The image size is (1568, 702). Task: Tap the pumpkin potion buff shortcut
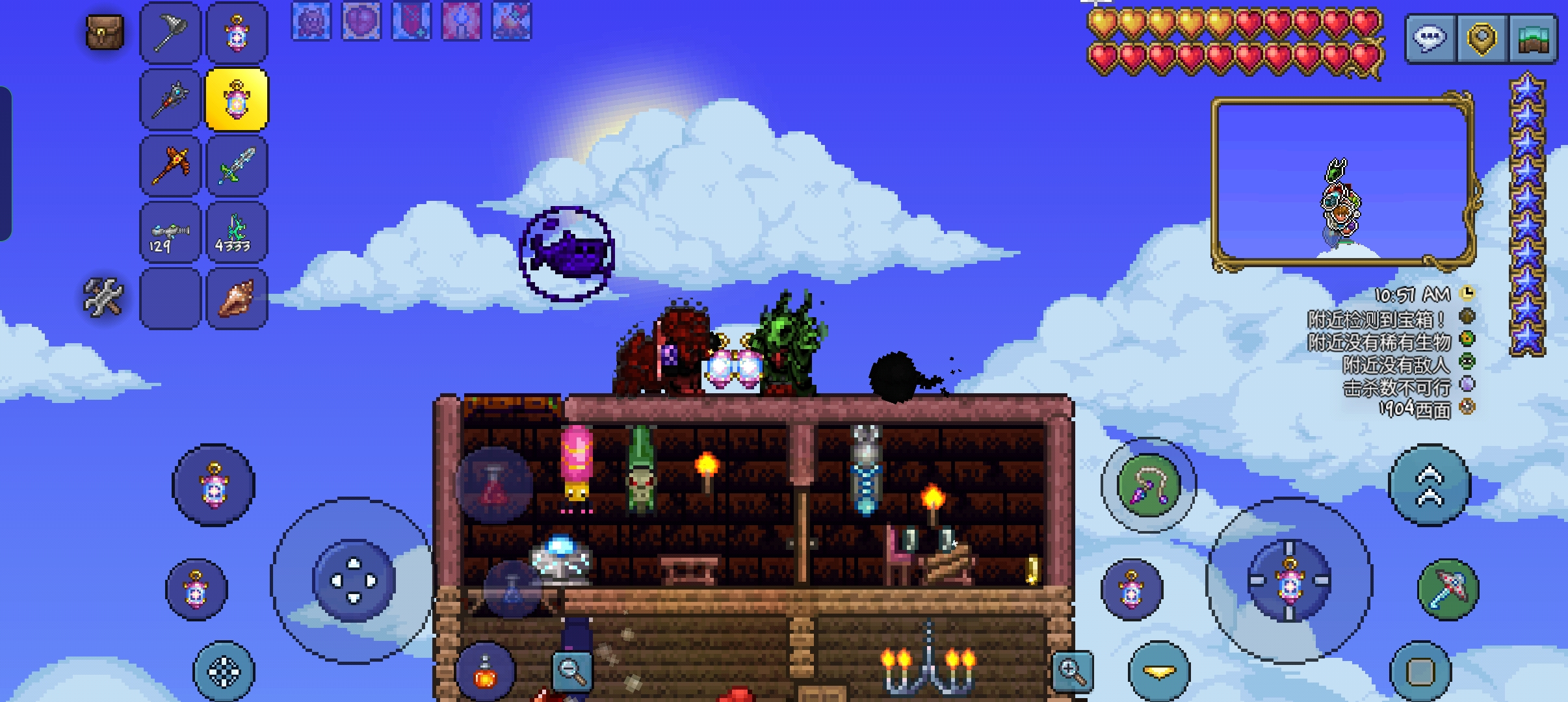click(x=486, y=673)
